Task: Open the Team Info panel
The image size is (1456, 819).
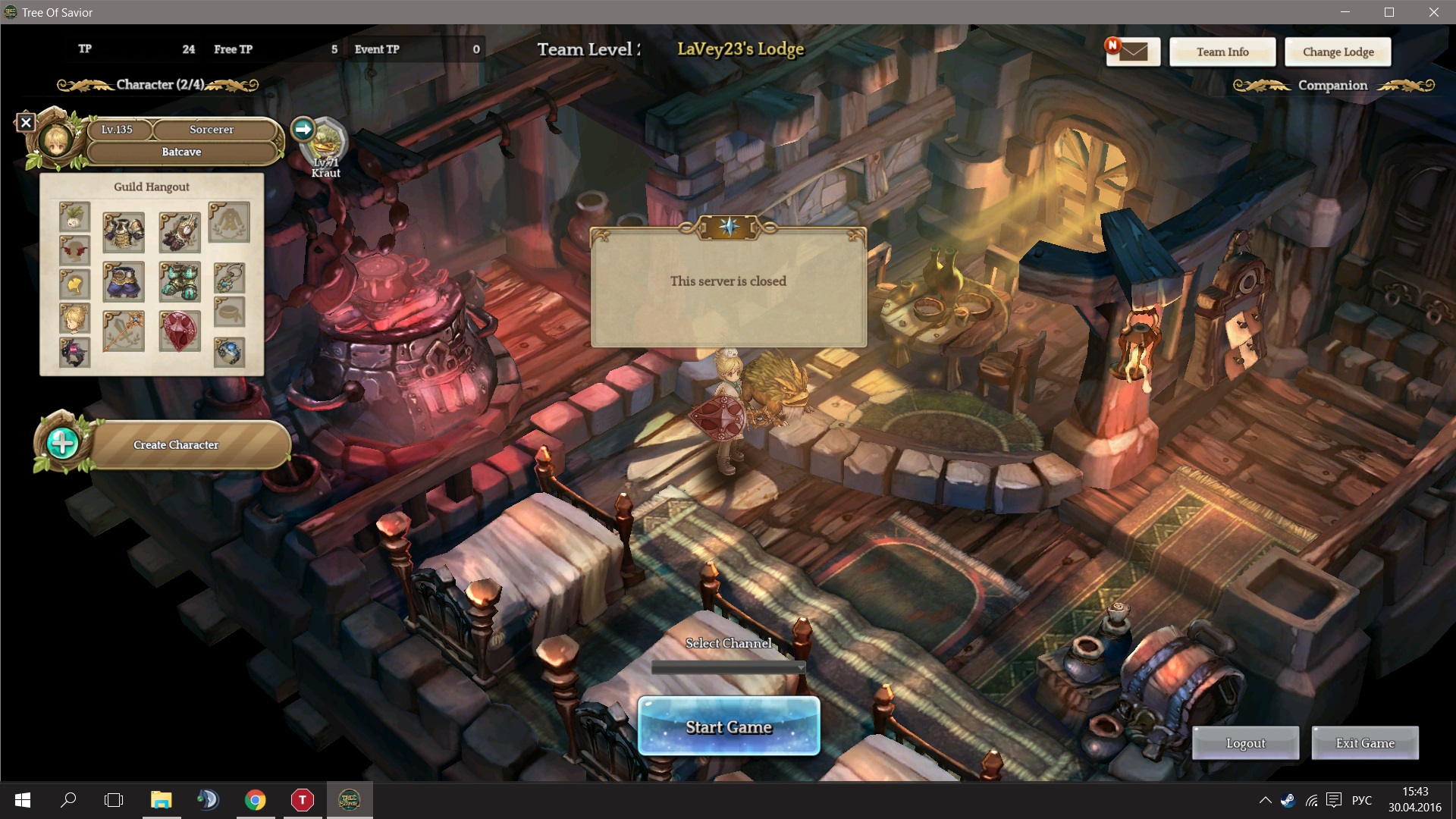Action: point(1222,52)
